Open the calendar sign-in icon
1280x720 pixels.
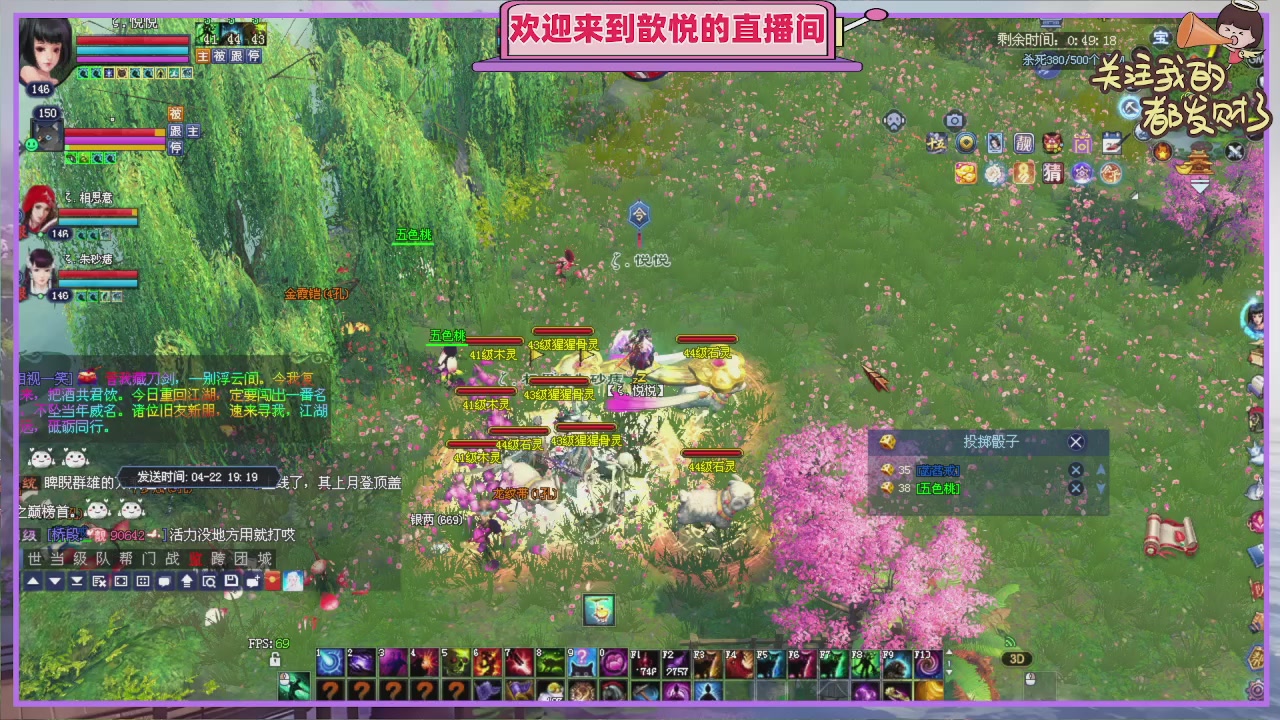tap(1112, 143)
